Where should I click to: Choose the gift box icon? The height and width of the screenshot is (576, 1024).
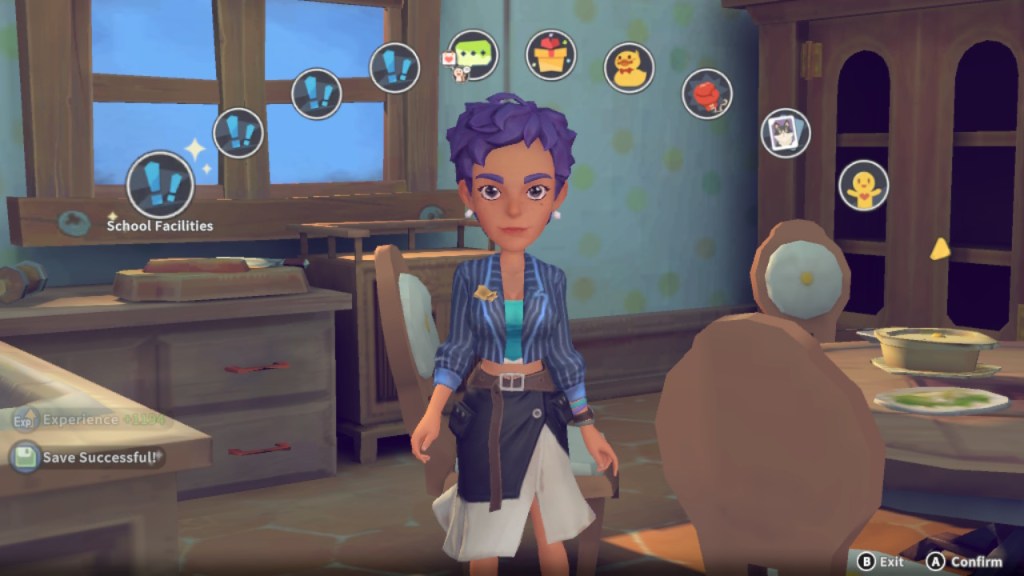[x=551, y=55]
